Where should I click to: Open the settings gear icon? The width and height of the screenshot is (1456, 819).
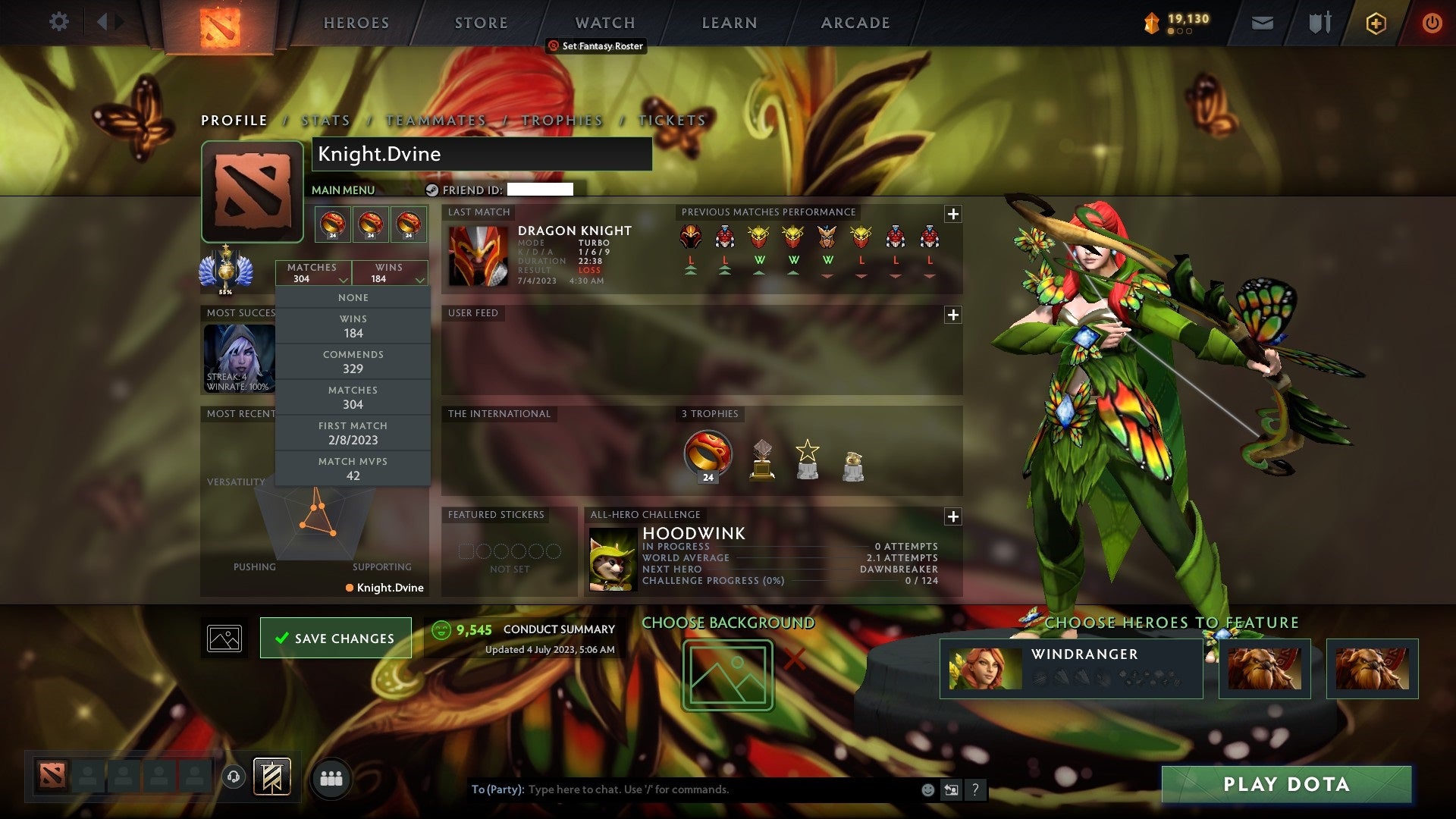click(59, 22)
